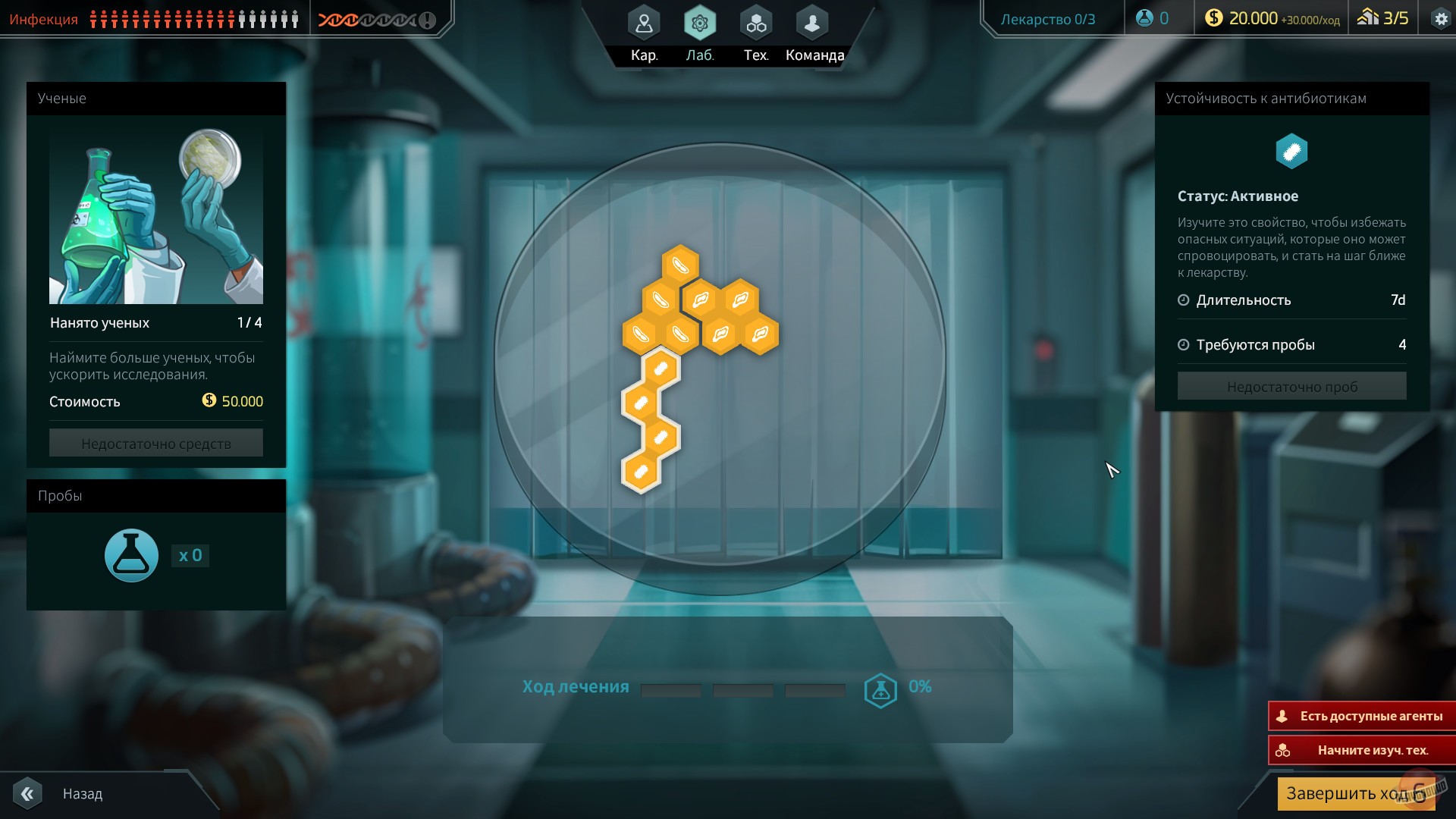This screenshot has height=819, width=1456.
Task: Click the back arrow icon near Назад
Action: coord(29,793)
